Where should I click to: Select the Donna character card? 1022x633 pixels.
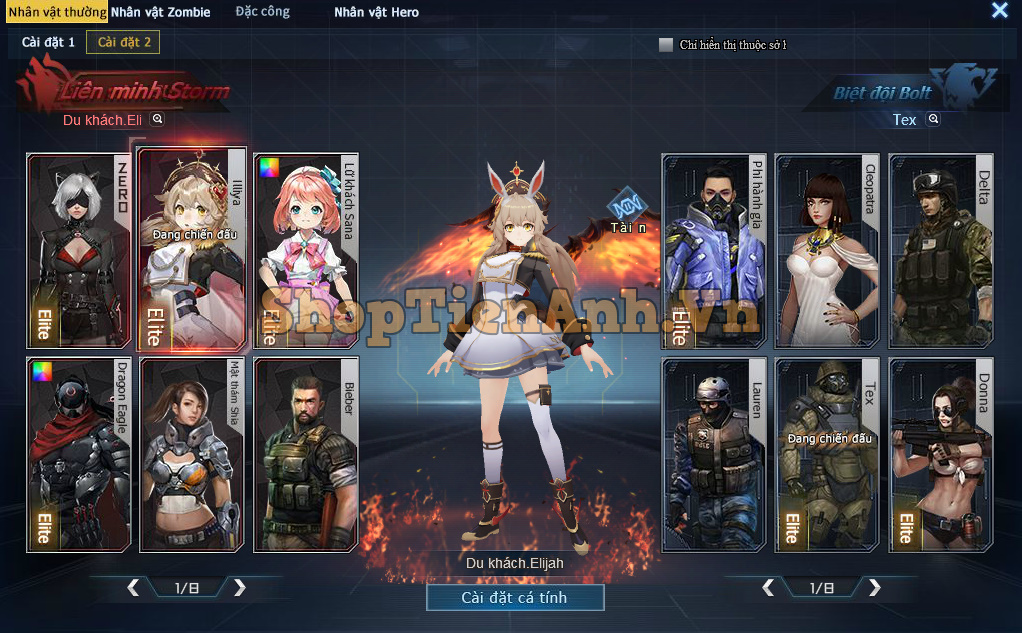[941, 454]
